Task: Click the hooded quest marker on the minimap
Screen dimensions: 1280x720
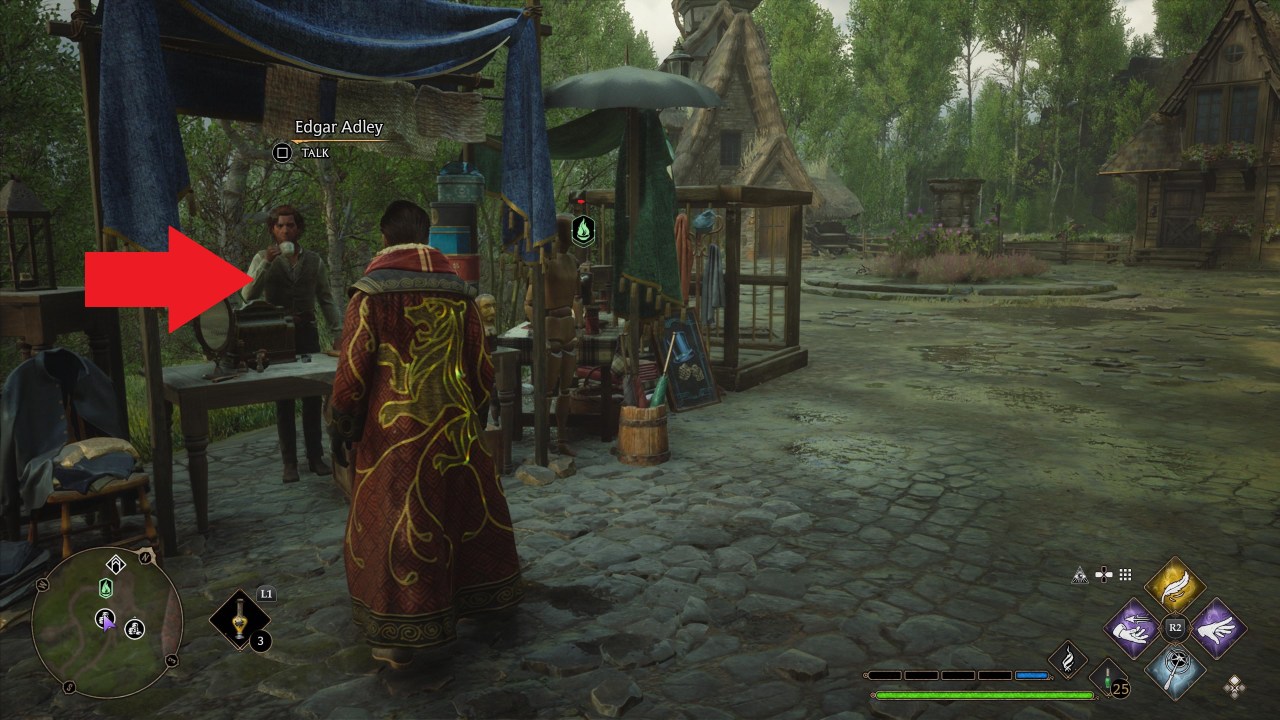Action: pos(116,562)
